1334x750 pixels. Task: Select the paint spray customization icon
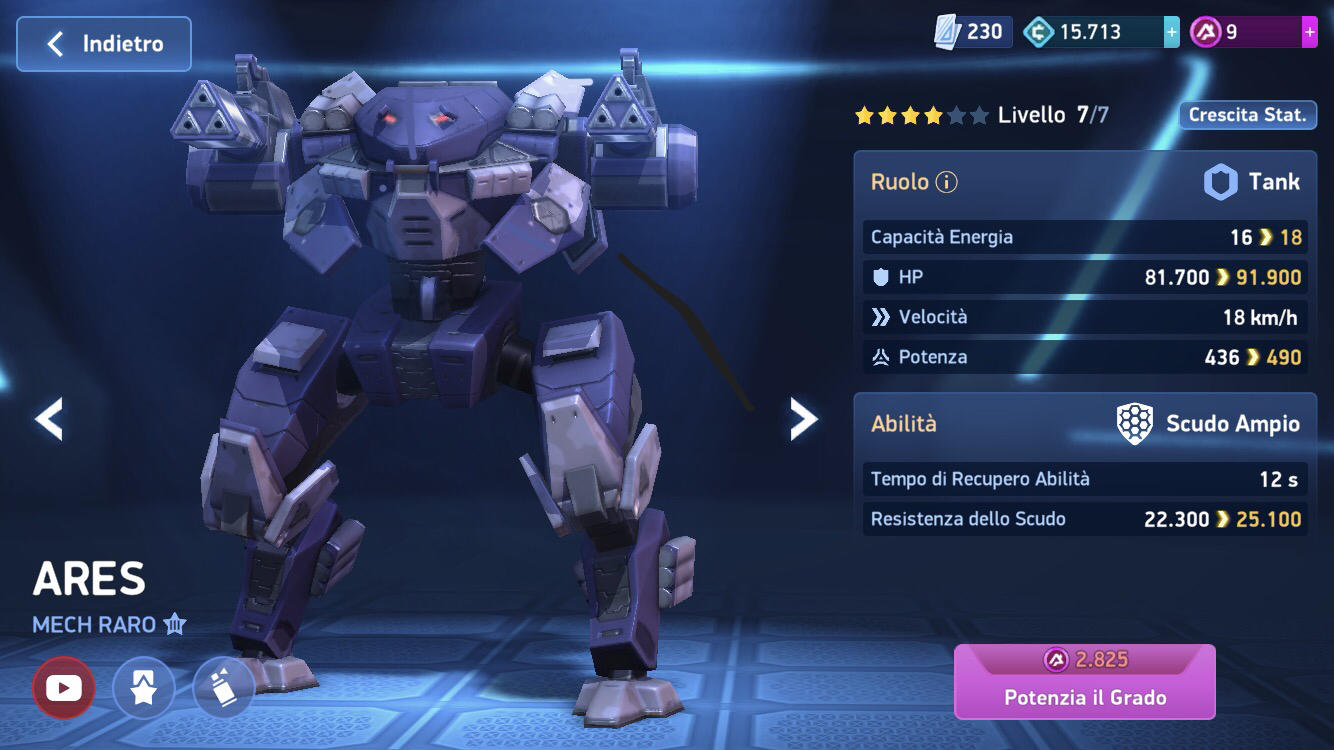tap(224, 688)
